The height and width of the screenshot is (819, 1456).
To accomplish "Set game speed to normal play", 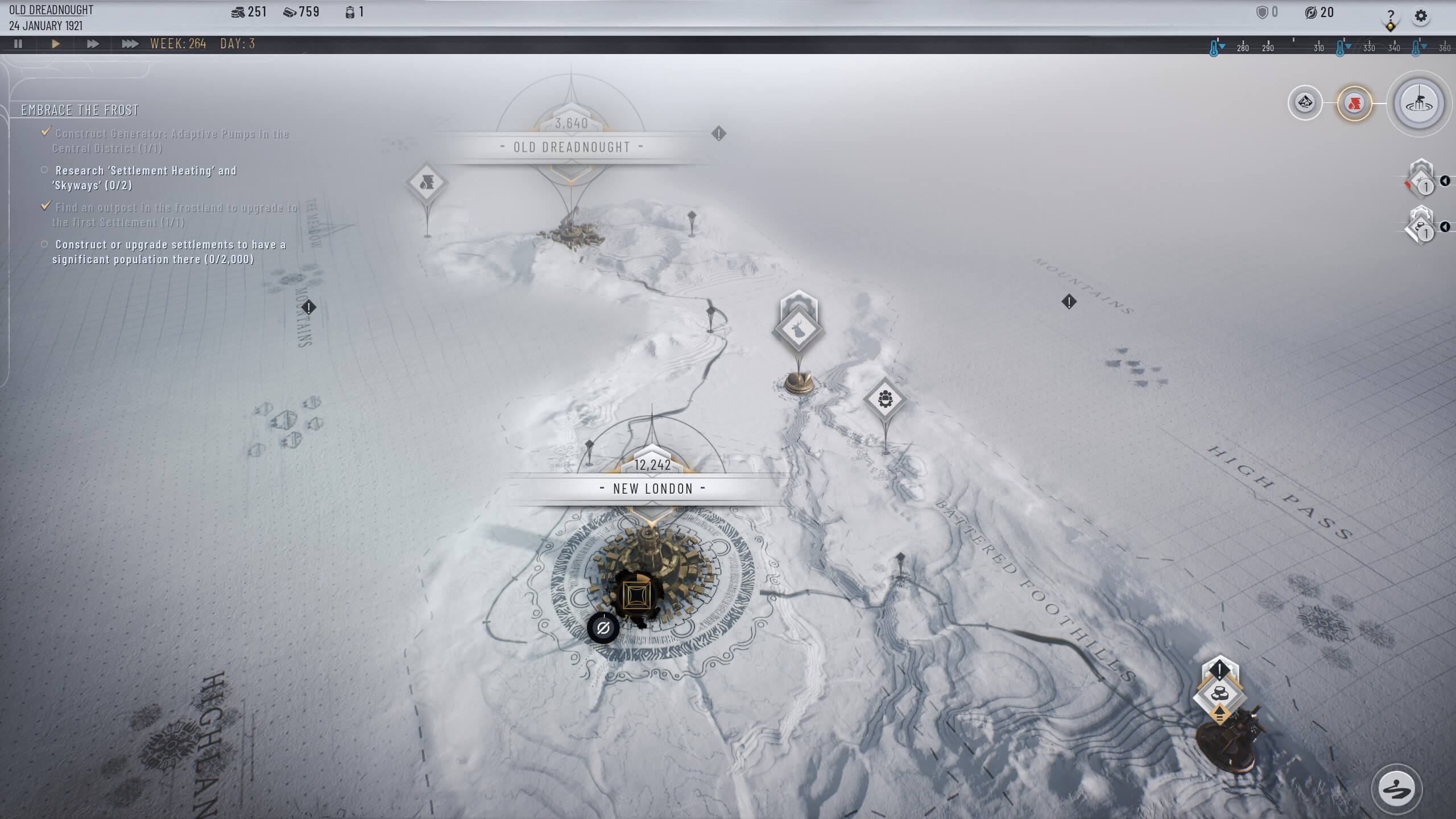I will 55,44.
